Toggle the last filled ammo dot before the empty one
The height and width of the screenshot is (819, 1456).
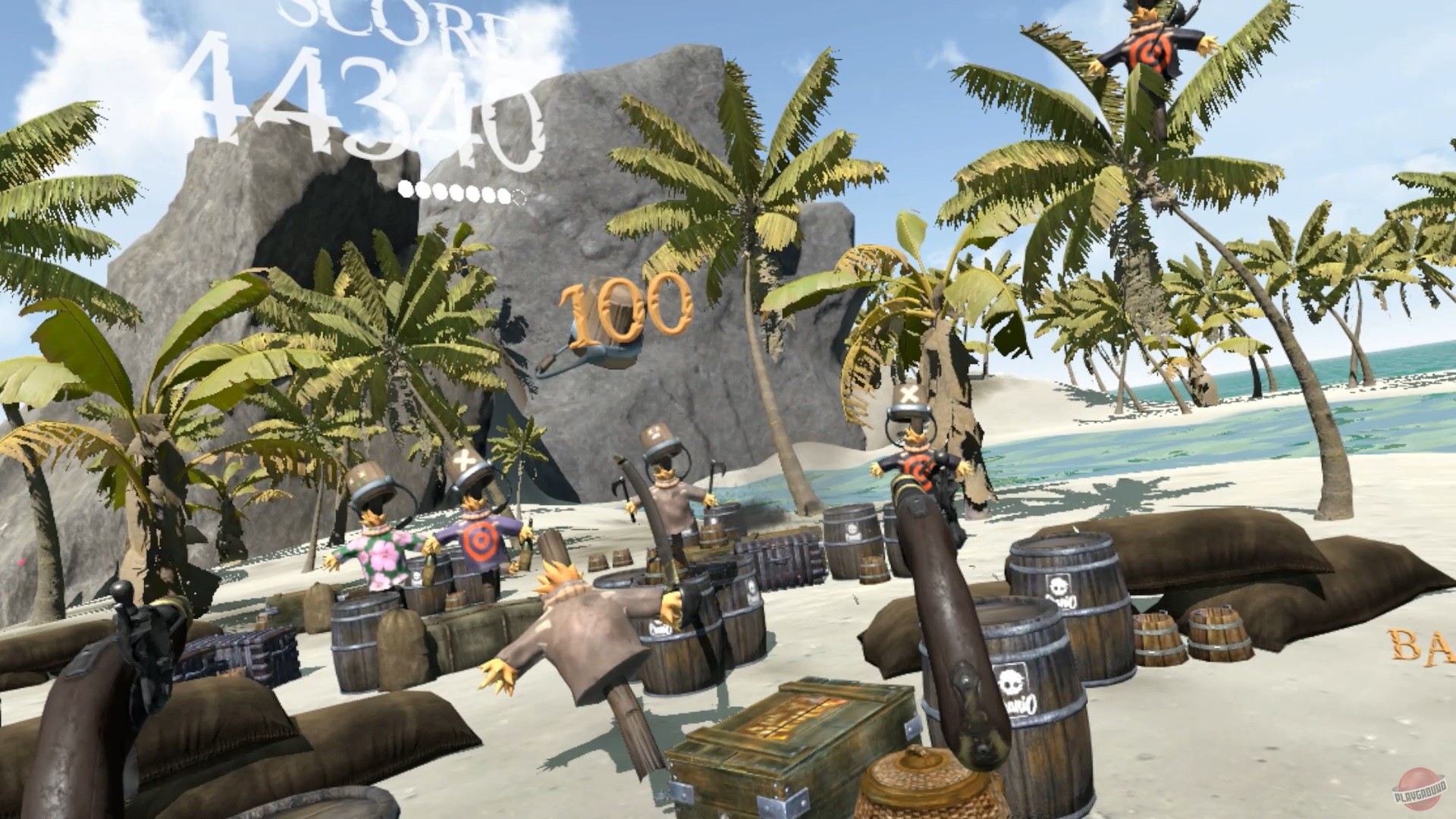click(503, 193)
